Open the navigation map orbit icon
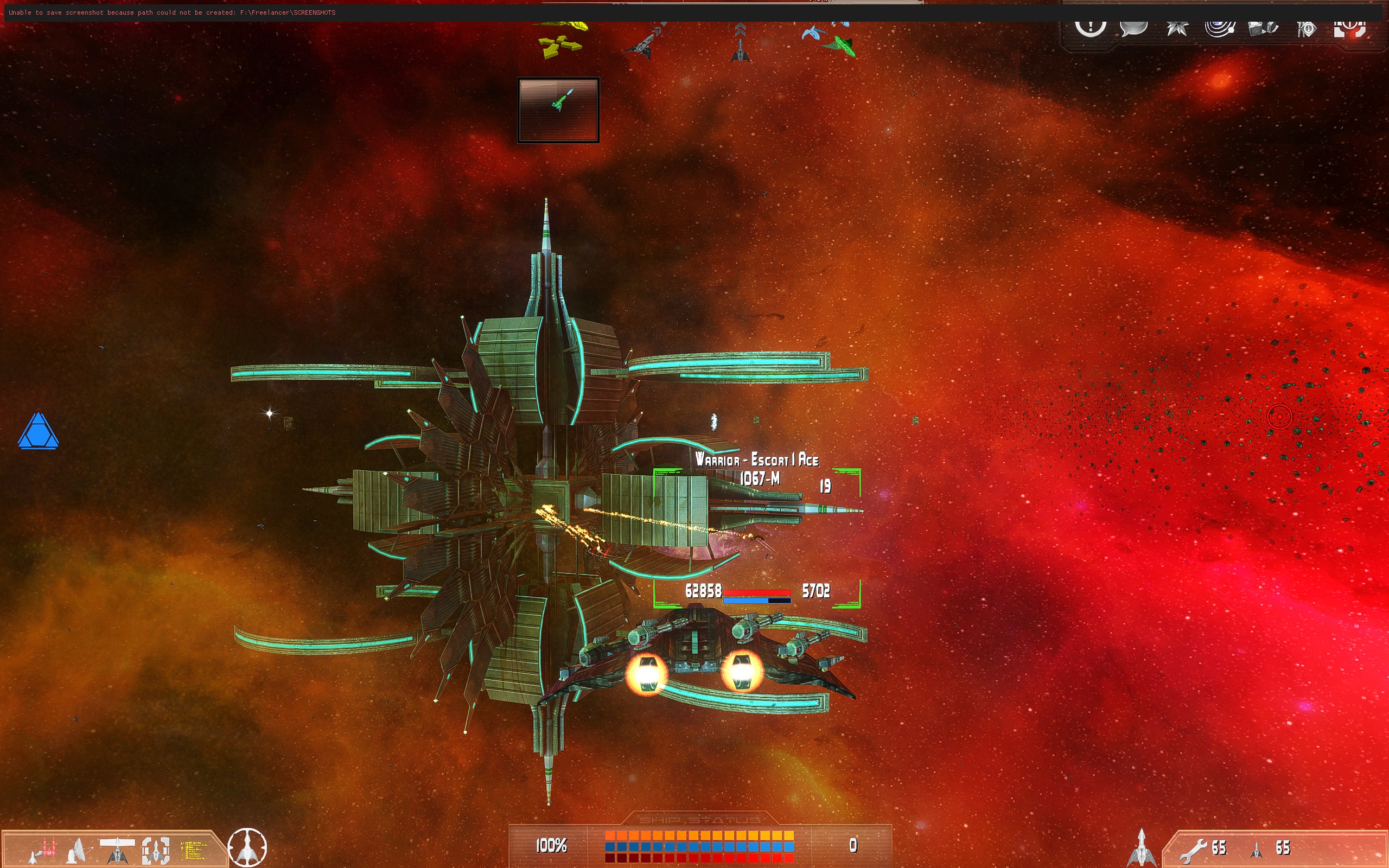 pos(1220,27)
